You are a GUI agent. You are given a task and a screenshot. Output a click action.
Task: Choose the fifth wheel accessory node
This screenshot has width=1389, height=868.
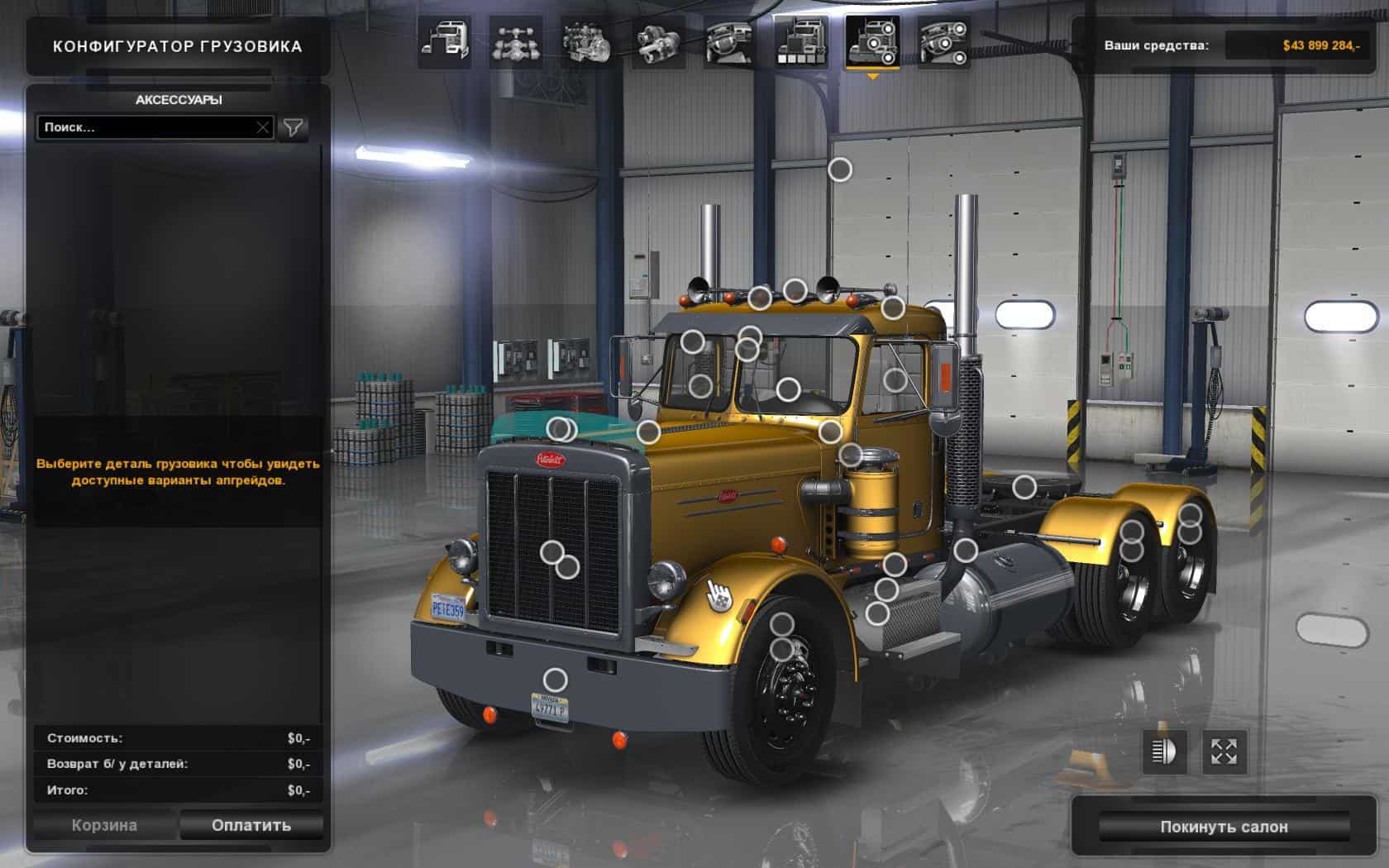click(1024, 487)
